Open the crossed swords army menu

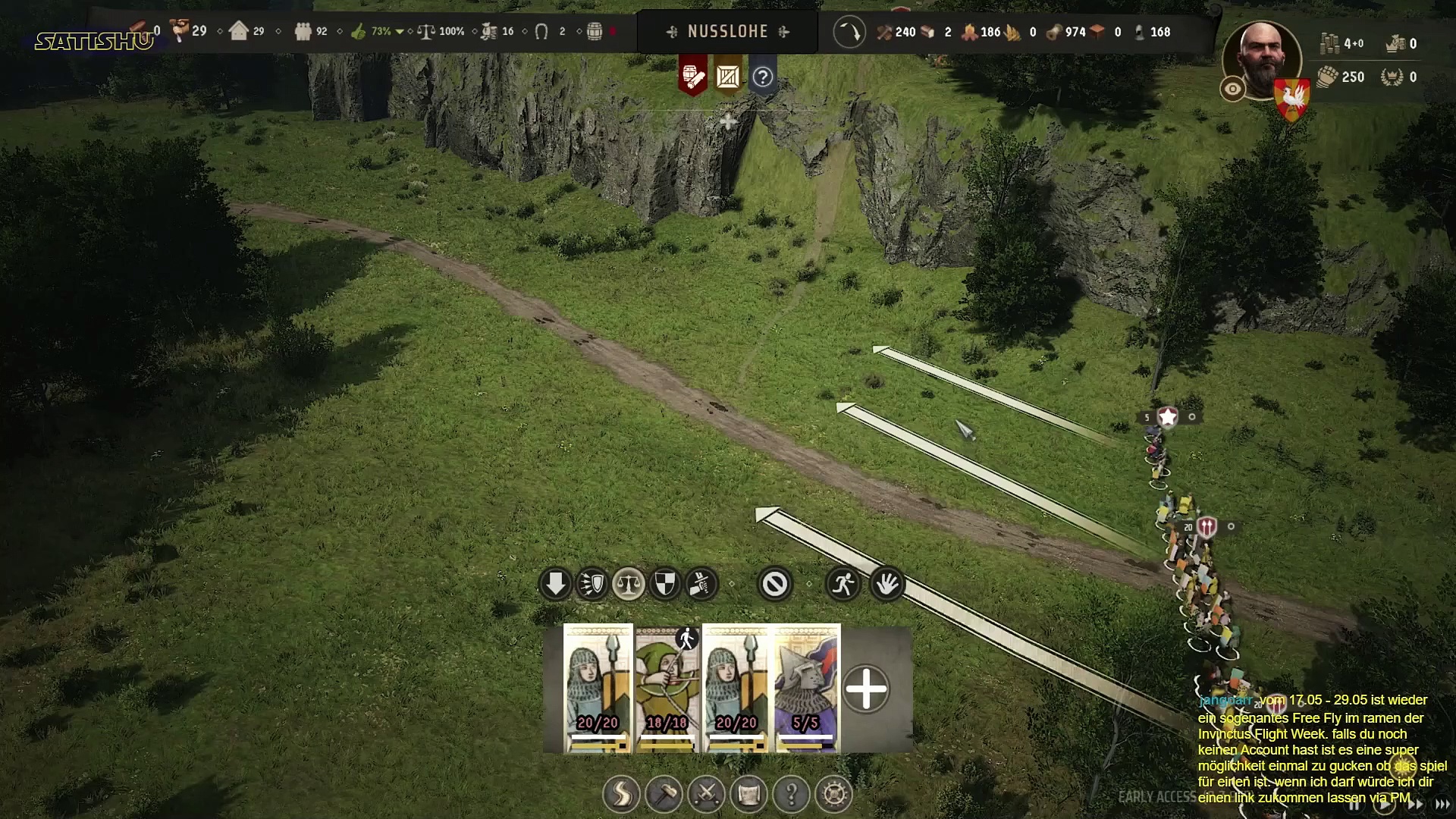pyautogui.click(x=706, y=795)
